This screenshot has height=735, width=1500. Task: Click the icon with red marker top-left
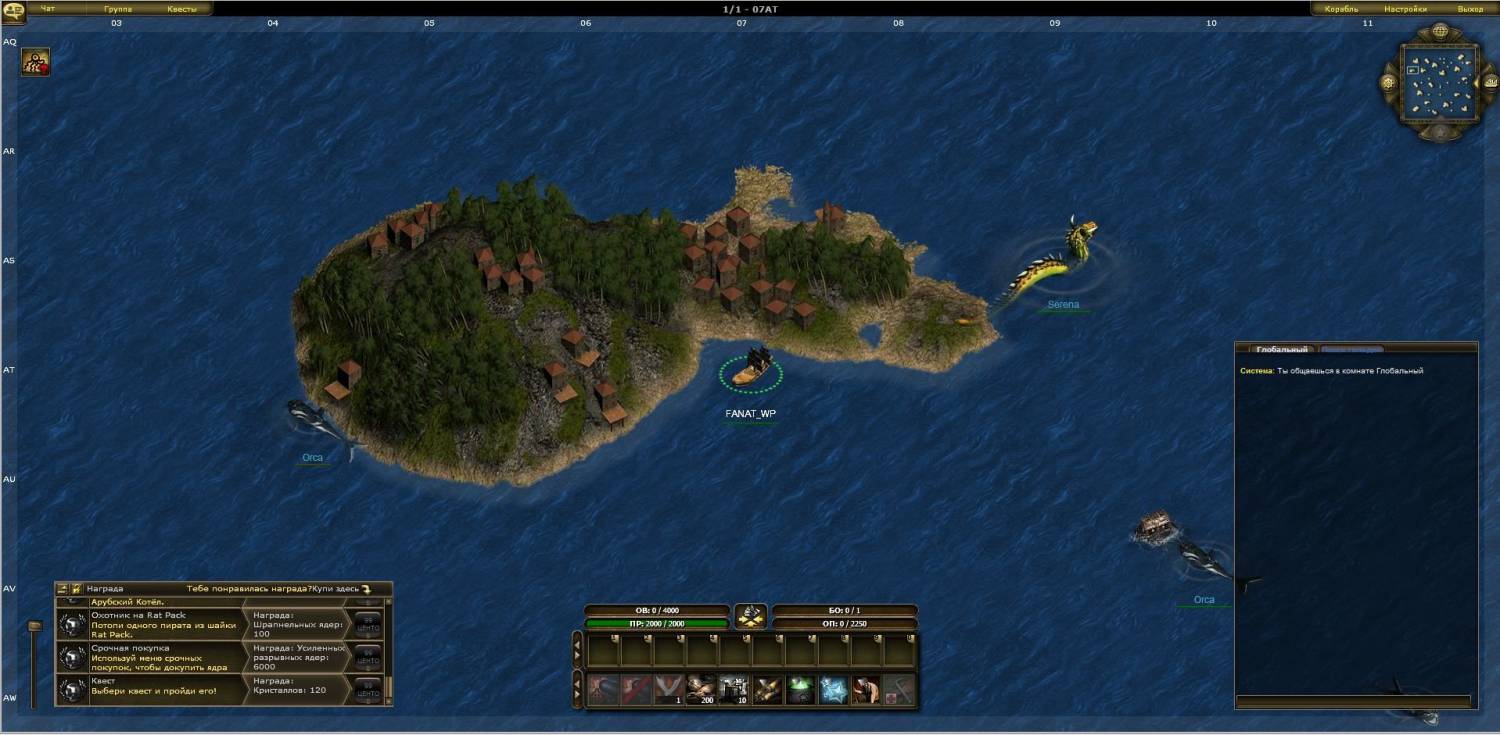tap(36, 63)
